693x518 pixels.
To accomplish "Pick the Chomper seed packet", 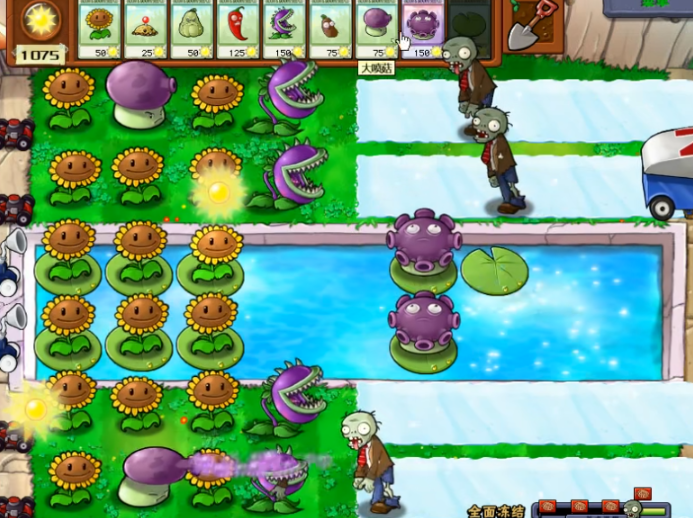I will [284, 28].
